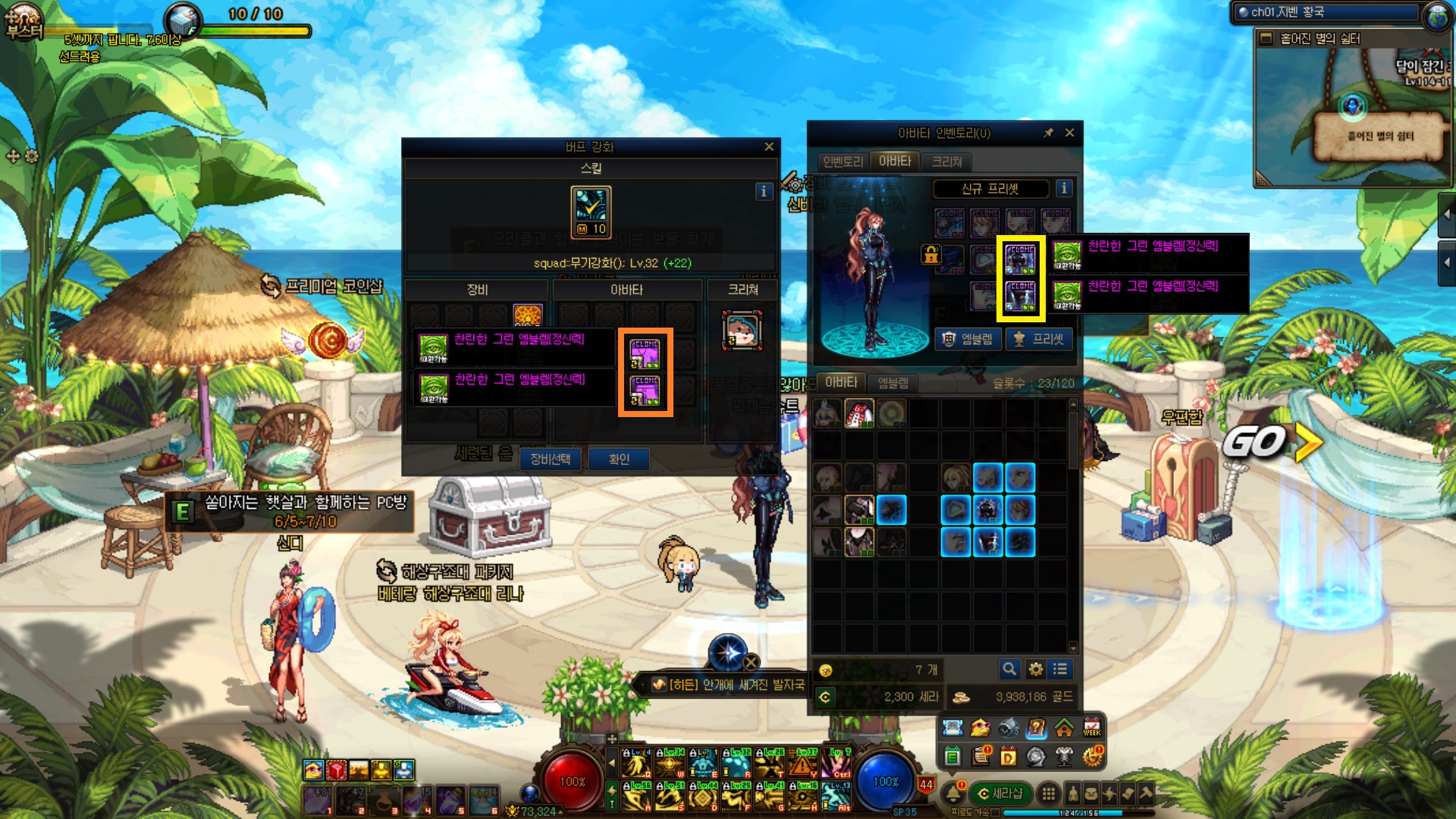Close the 아바타 인벤토리 window
Screen dimensions: 1456x819
click(x=1069, y=133)
